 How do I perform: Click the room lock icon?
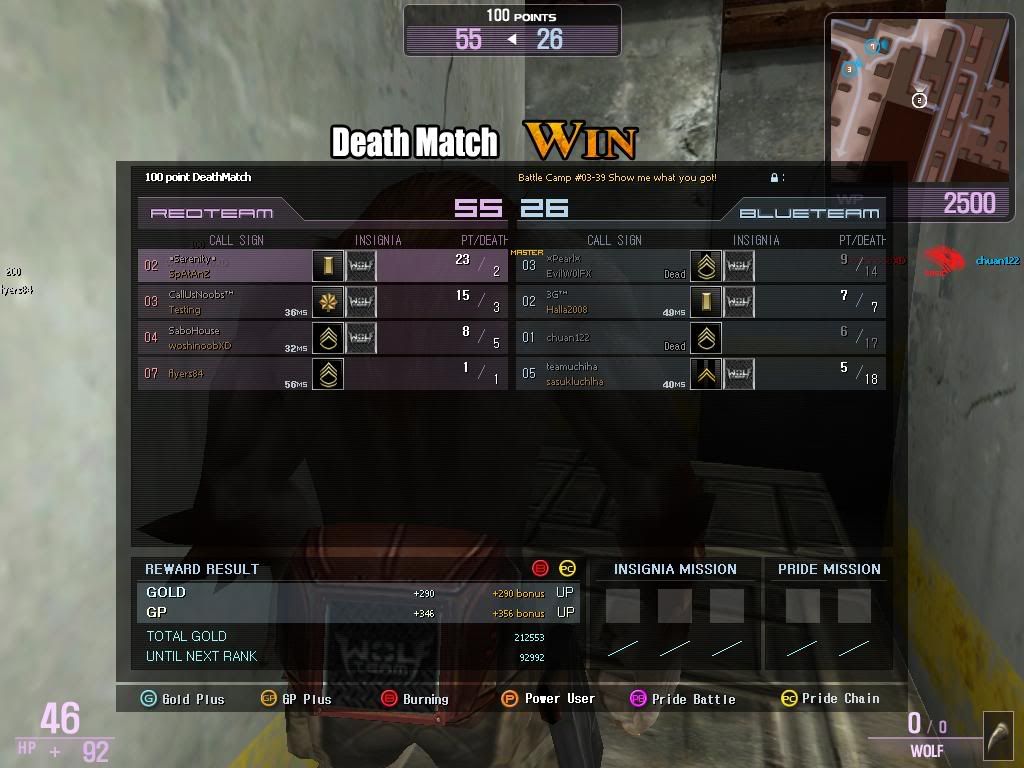point(774,178)
